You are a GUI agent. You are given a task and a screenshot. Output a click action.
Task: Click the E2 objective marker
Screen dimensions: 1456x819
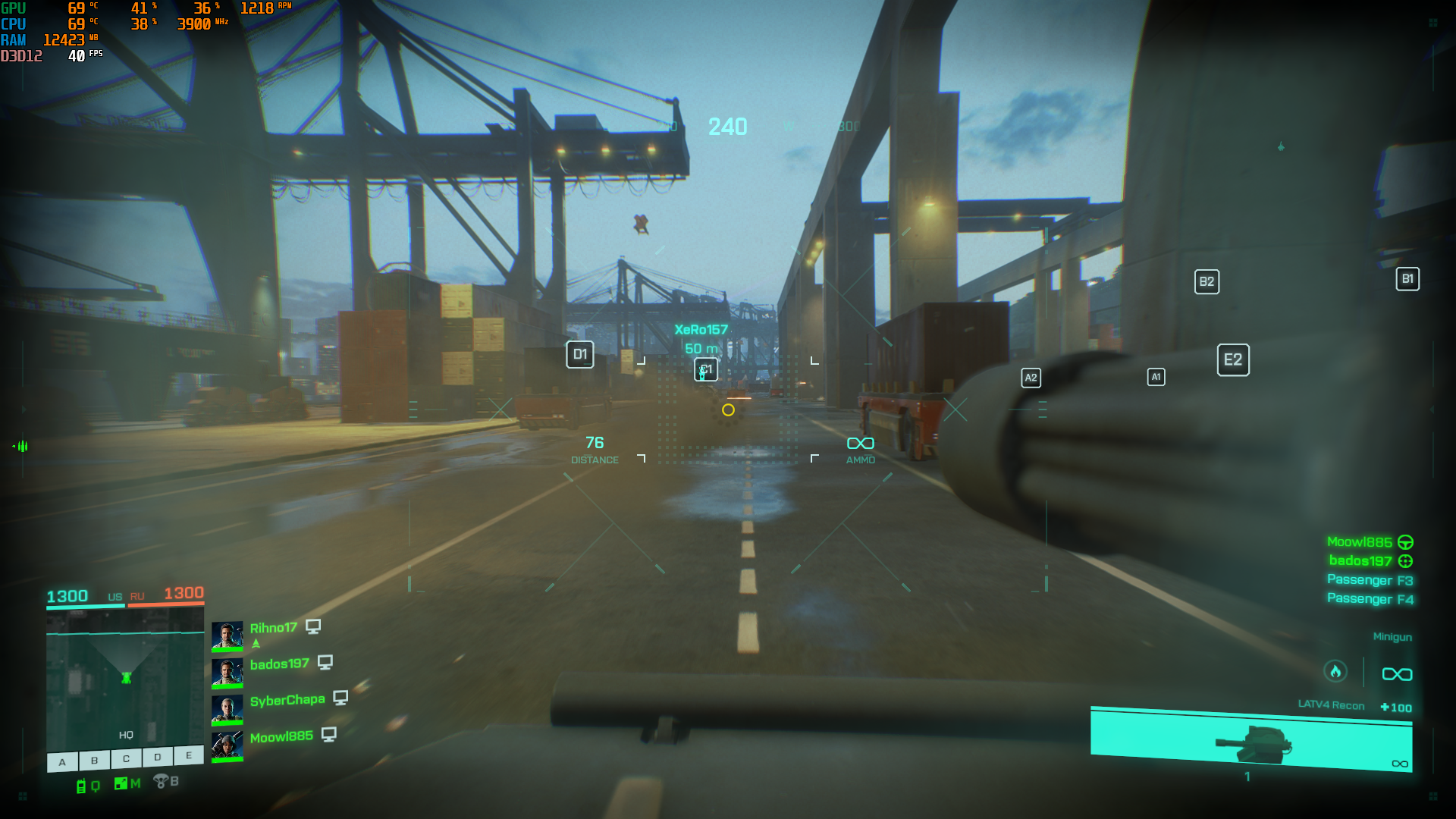point(1233,359)
